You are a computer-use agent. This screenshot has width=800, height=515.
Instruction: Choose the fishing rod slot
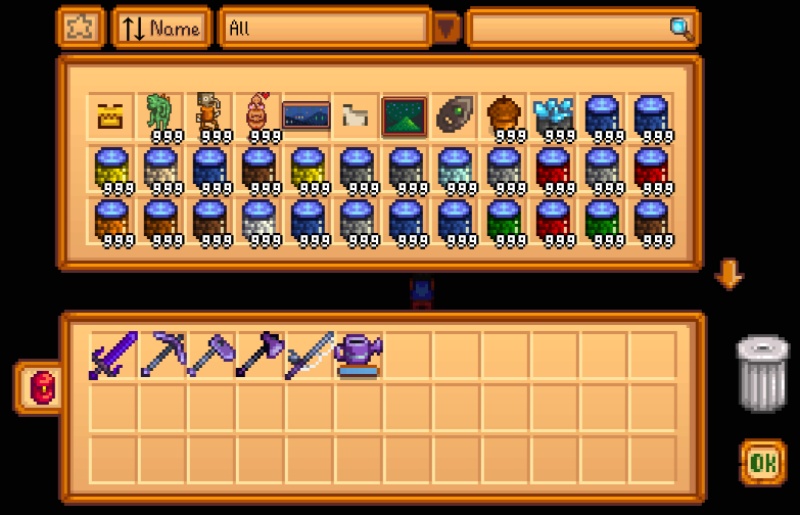coord(308,355)
